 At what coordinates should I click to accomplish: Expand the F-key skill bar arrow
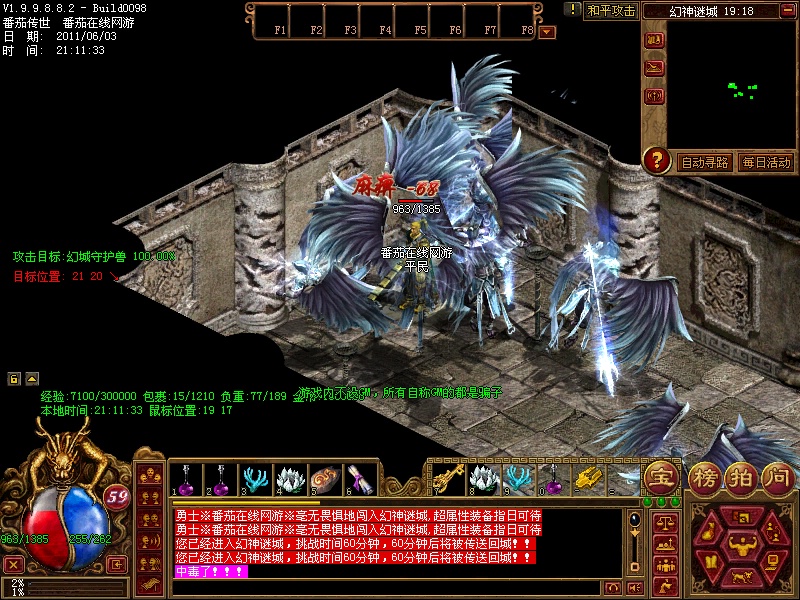point(547,31)
